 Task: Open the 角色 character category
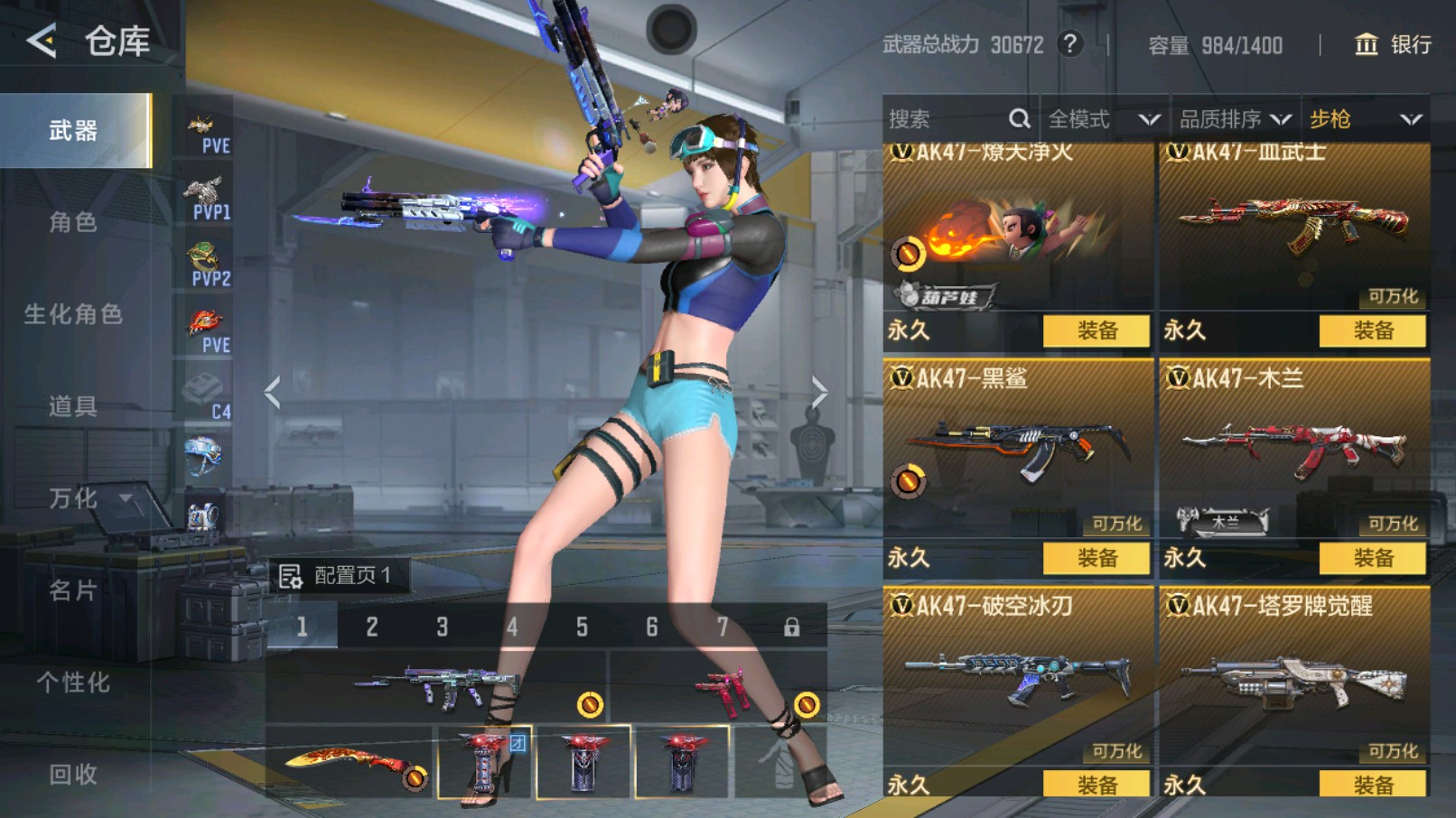pyautogui.click(x=73, y=222)
